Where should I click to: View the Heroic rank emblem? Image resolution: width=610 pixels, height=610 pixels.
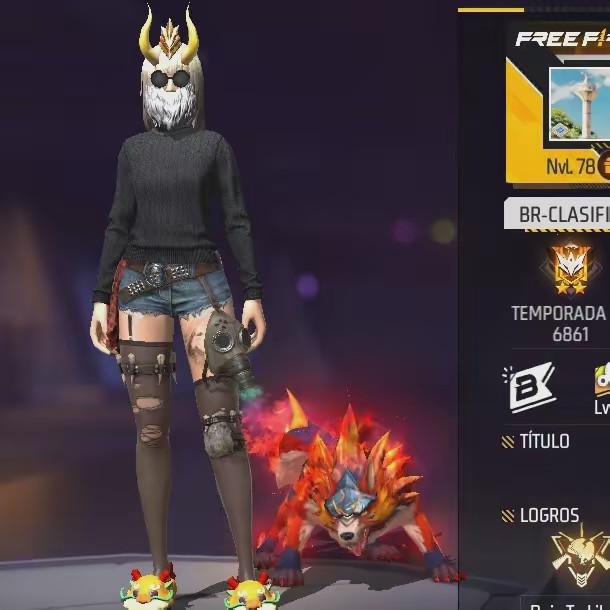point(571,266)
